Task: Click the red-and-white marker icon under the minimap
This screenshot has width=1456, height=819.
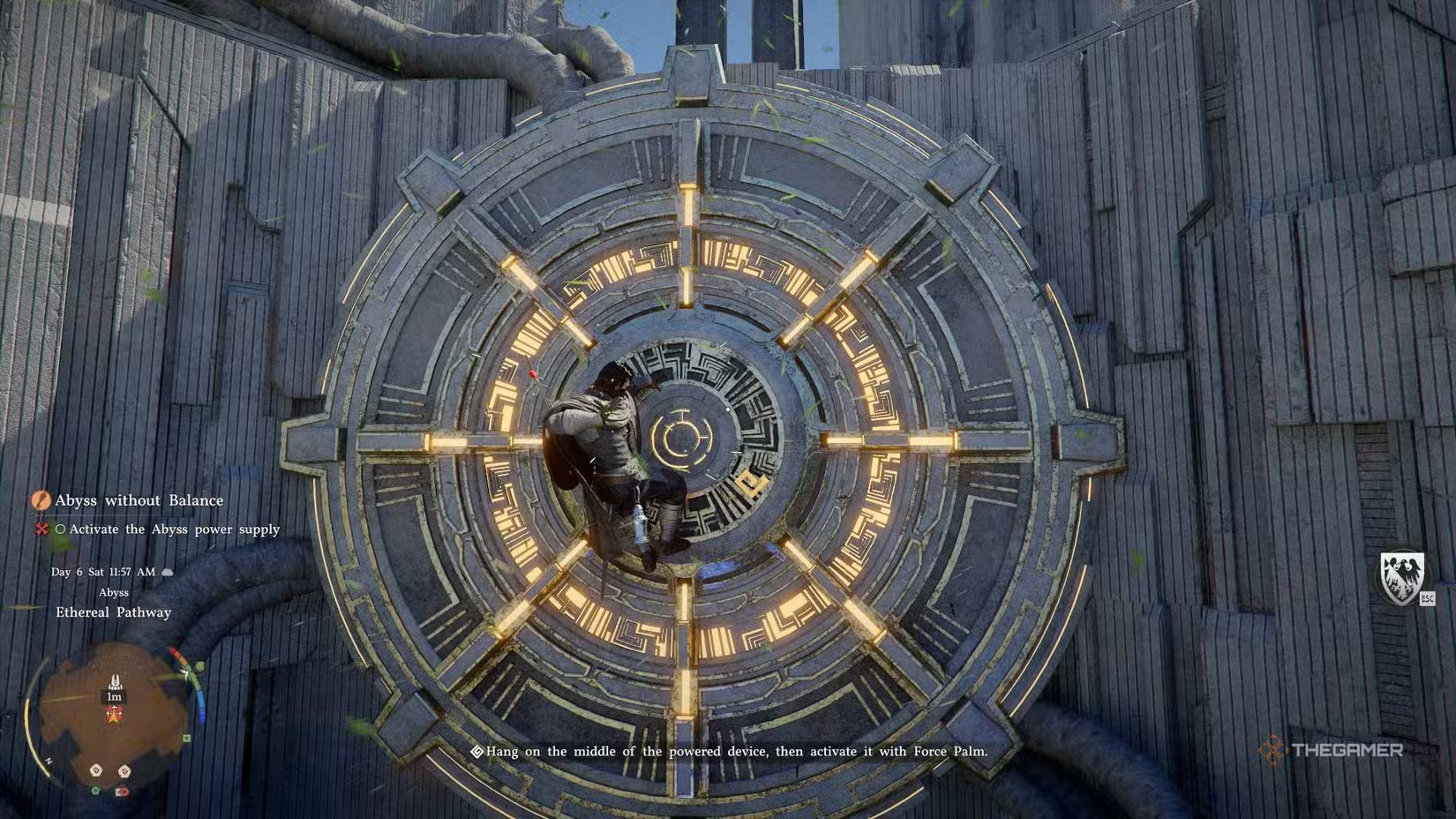Action: click(x=122, y=791)
